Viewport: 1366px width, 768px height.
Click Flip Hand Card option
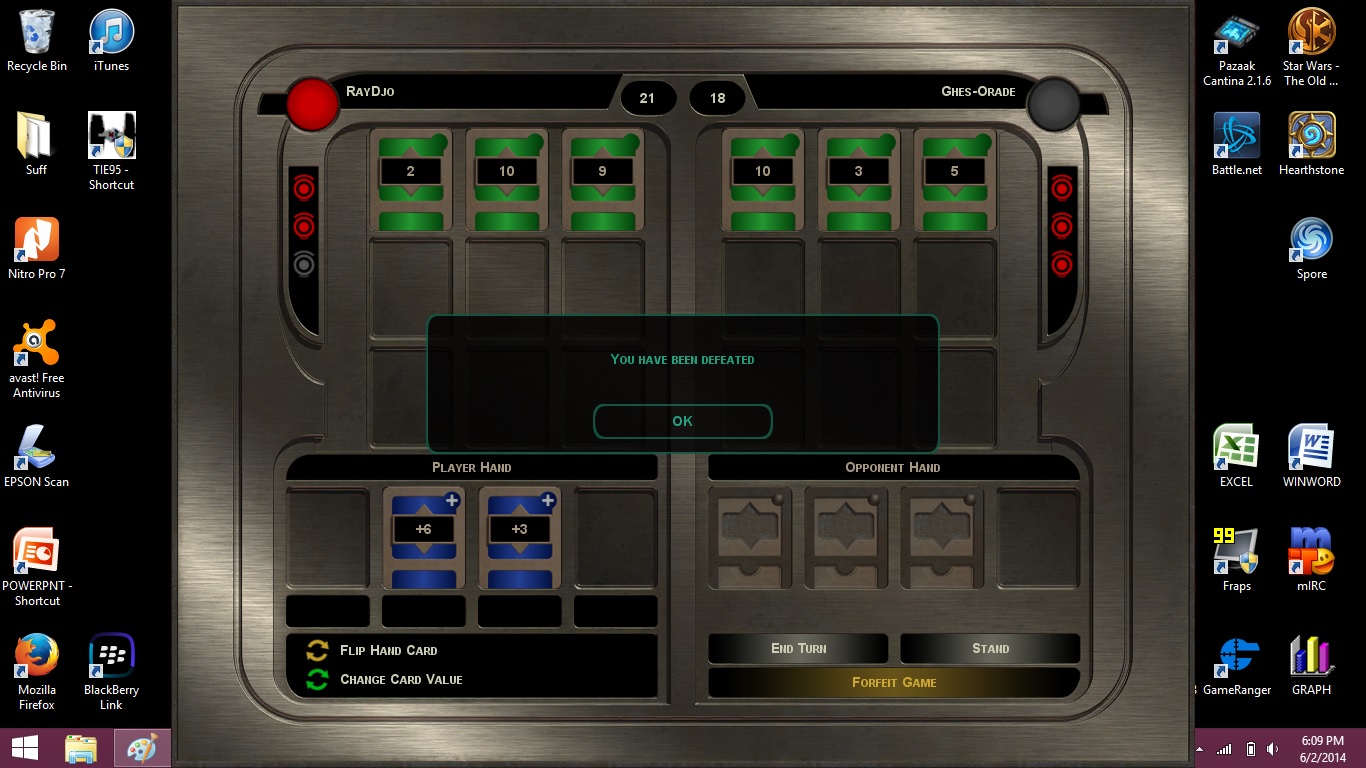click(388, 650)
